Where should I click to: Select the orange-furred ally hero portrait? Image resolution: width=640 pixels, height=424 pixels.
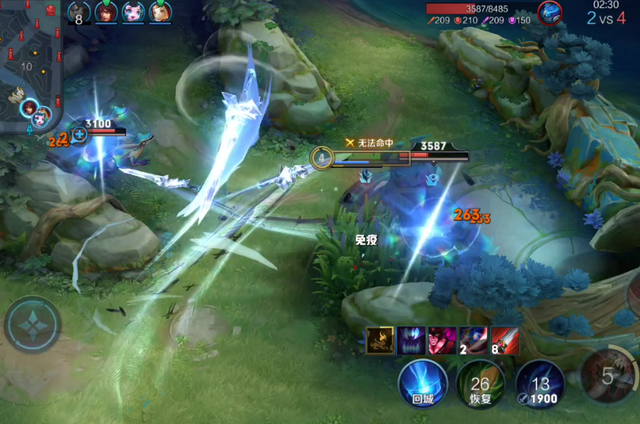click(159, 12)
